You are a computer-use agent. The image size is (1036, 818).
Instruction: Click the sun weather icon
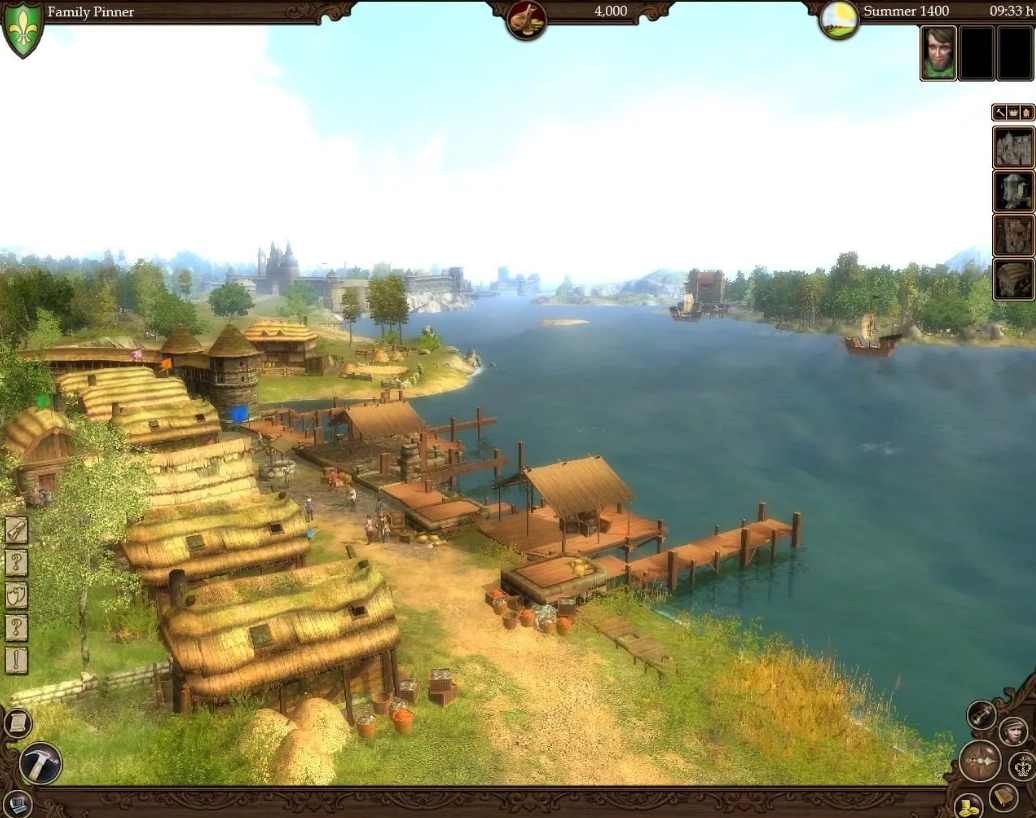point(839,19)
